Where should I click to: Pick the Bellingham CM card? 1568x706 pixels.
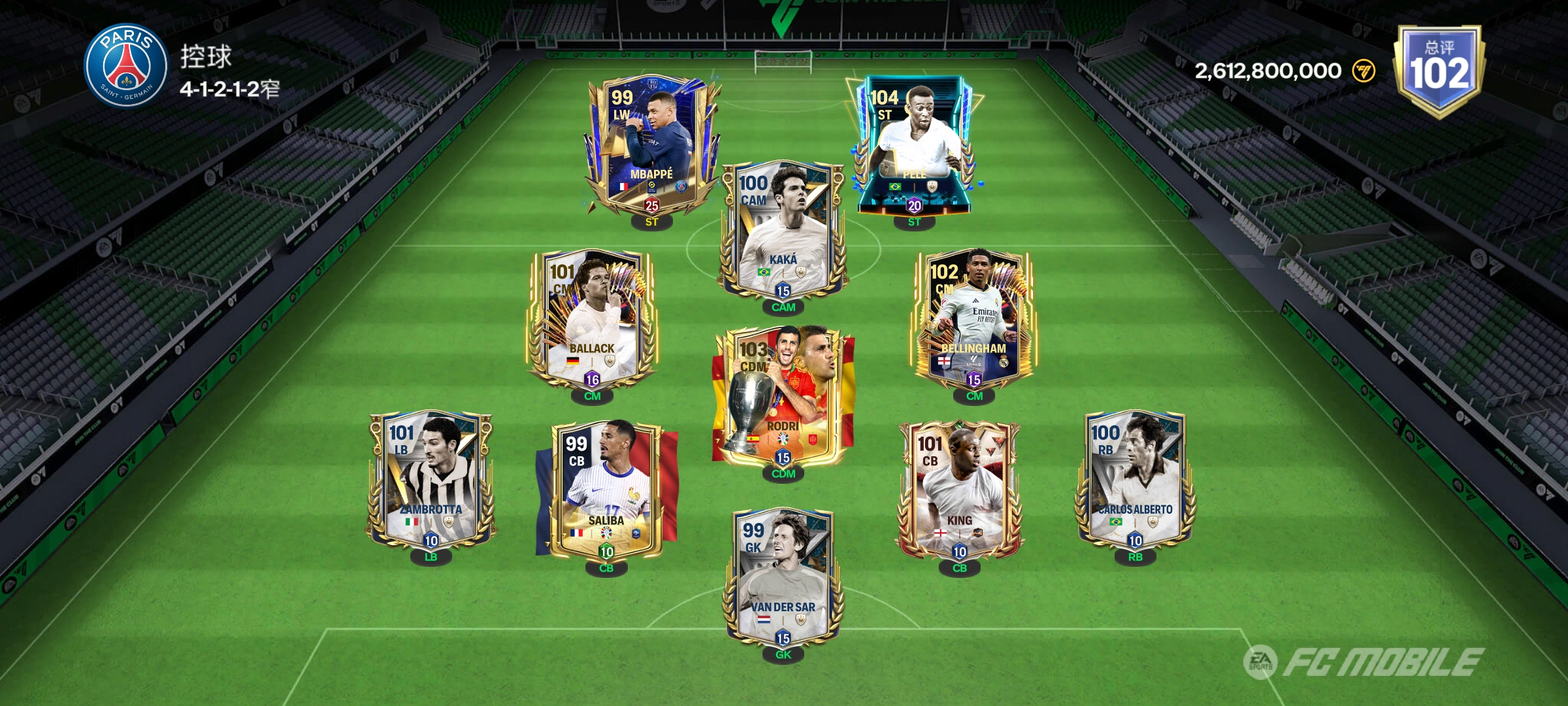click(973, 320)
